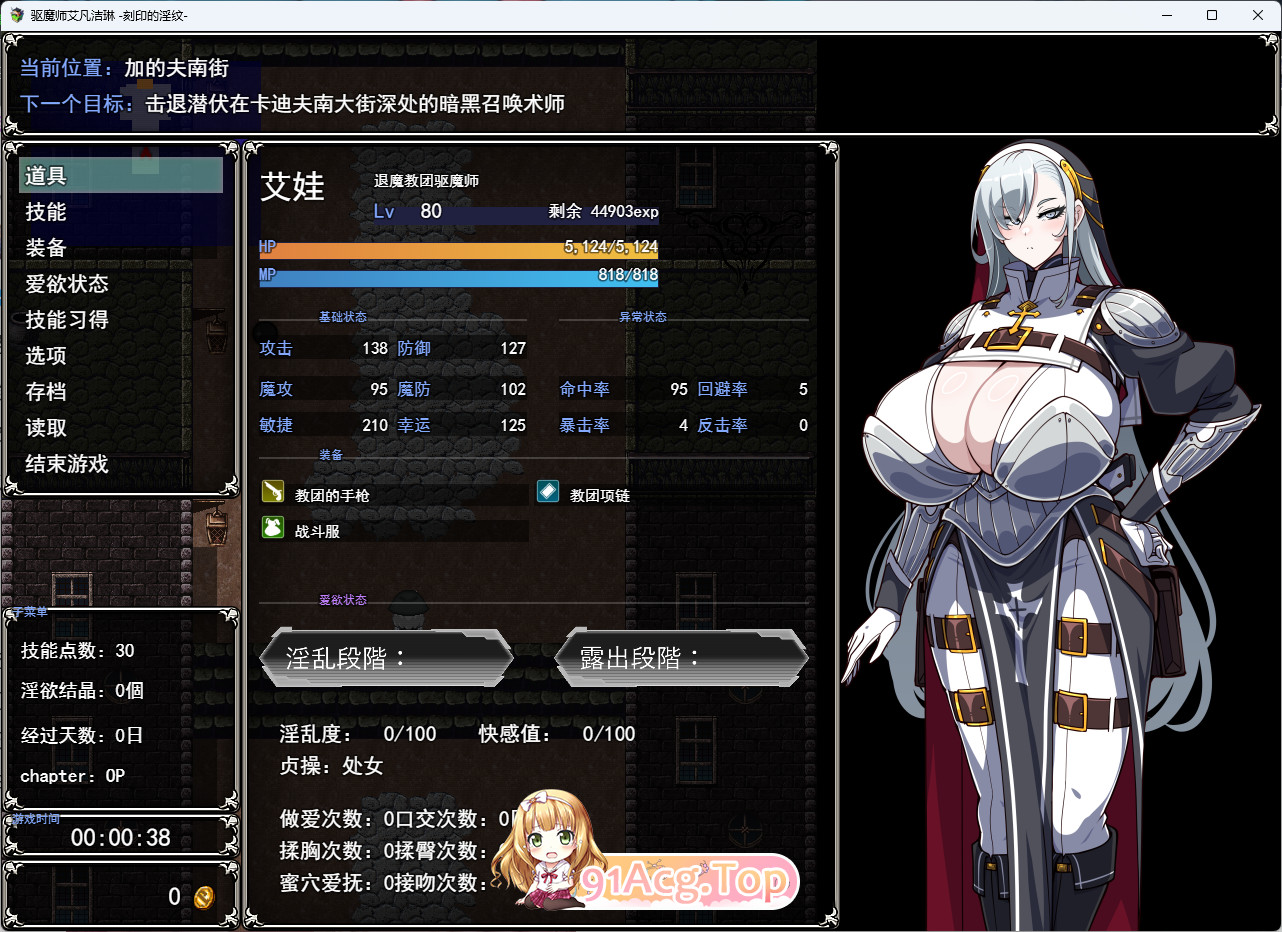1282x932 pixels.
Task: Click the 教团项链 necklace equipment icon
Action: (547, 491)
